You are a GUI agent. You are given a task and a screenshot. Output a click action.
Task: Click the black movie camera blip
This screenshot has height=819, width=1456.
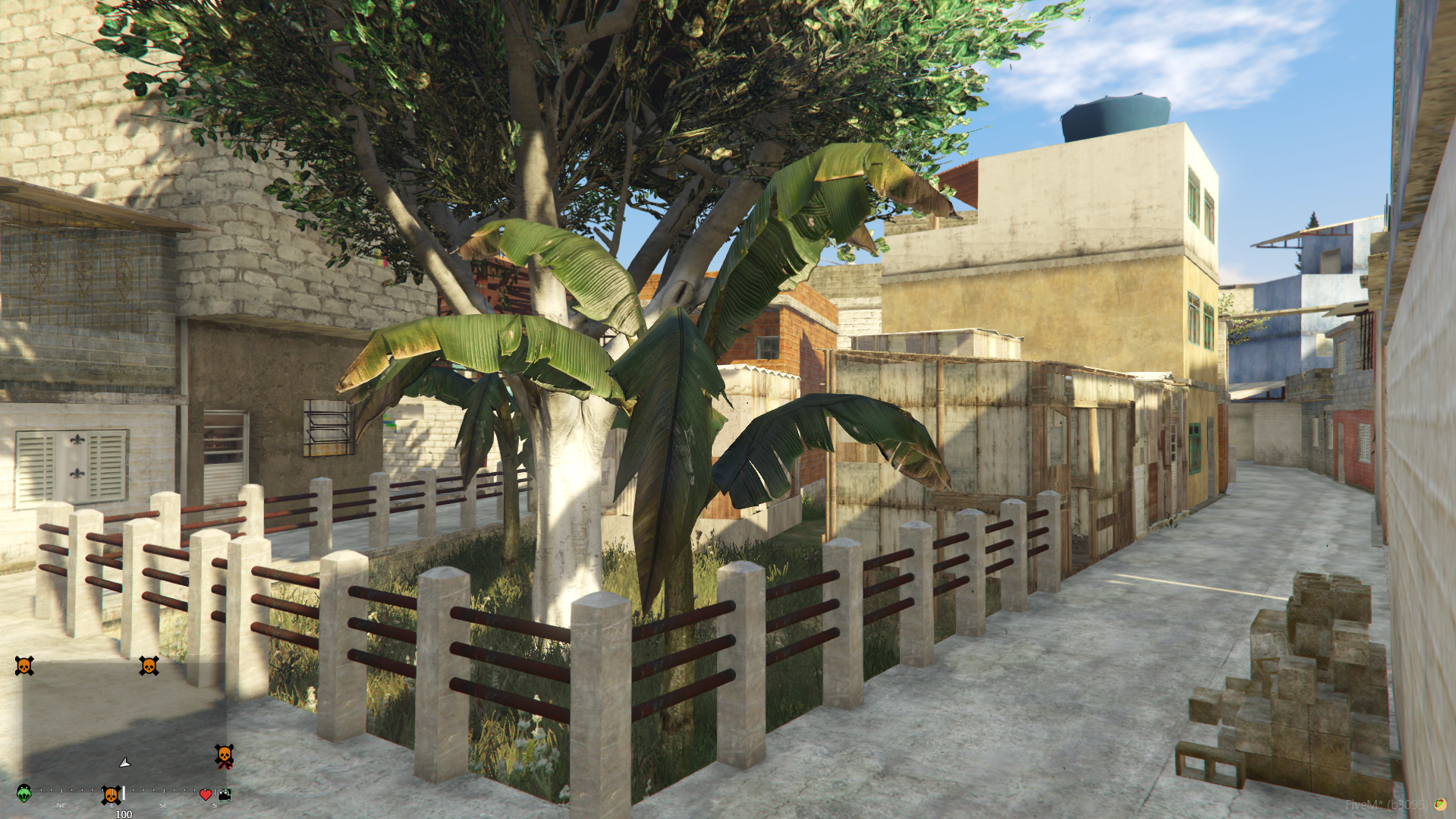[224, 795]
